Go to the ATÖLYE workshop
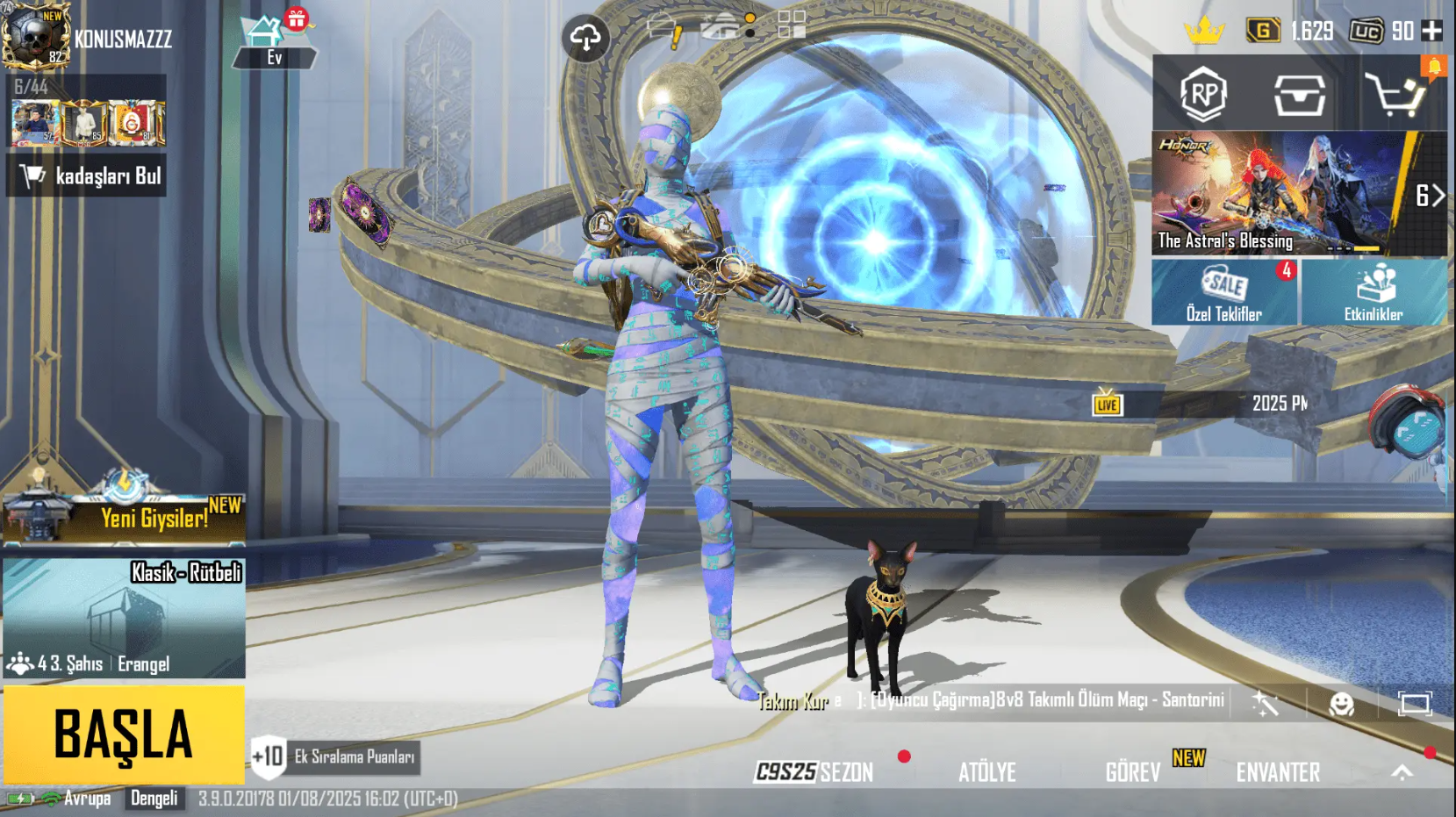The image size is (1456, 817). click(x=987, y=772)
